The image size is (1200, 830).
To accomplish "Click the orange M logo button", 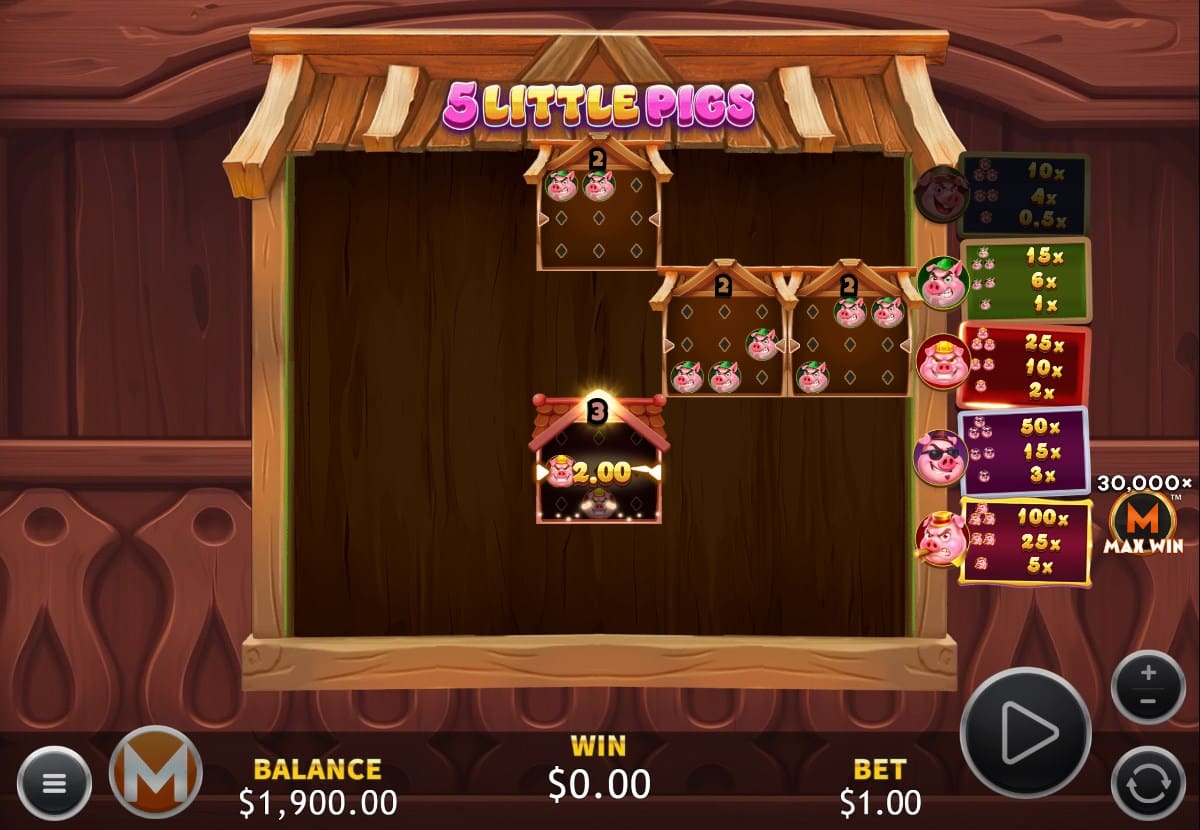I will coord(155,771).
